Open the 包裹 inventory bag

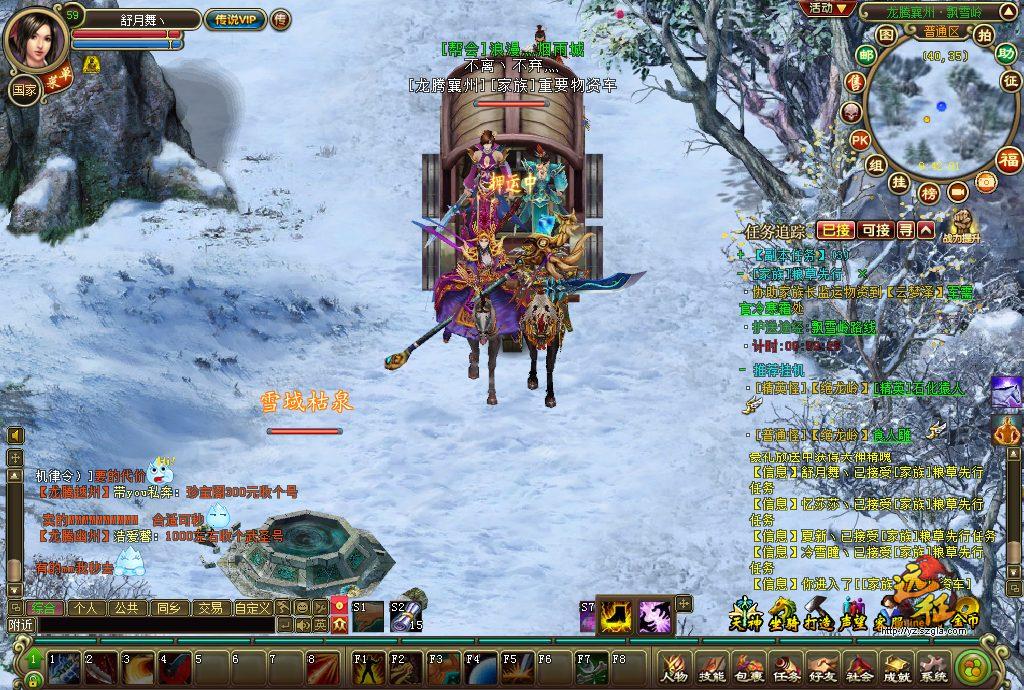[x=747, y=667]
